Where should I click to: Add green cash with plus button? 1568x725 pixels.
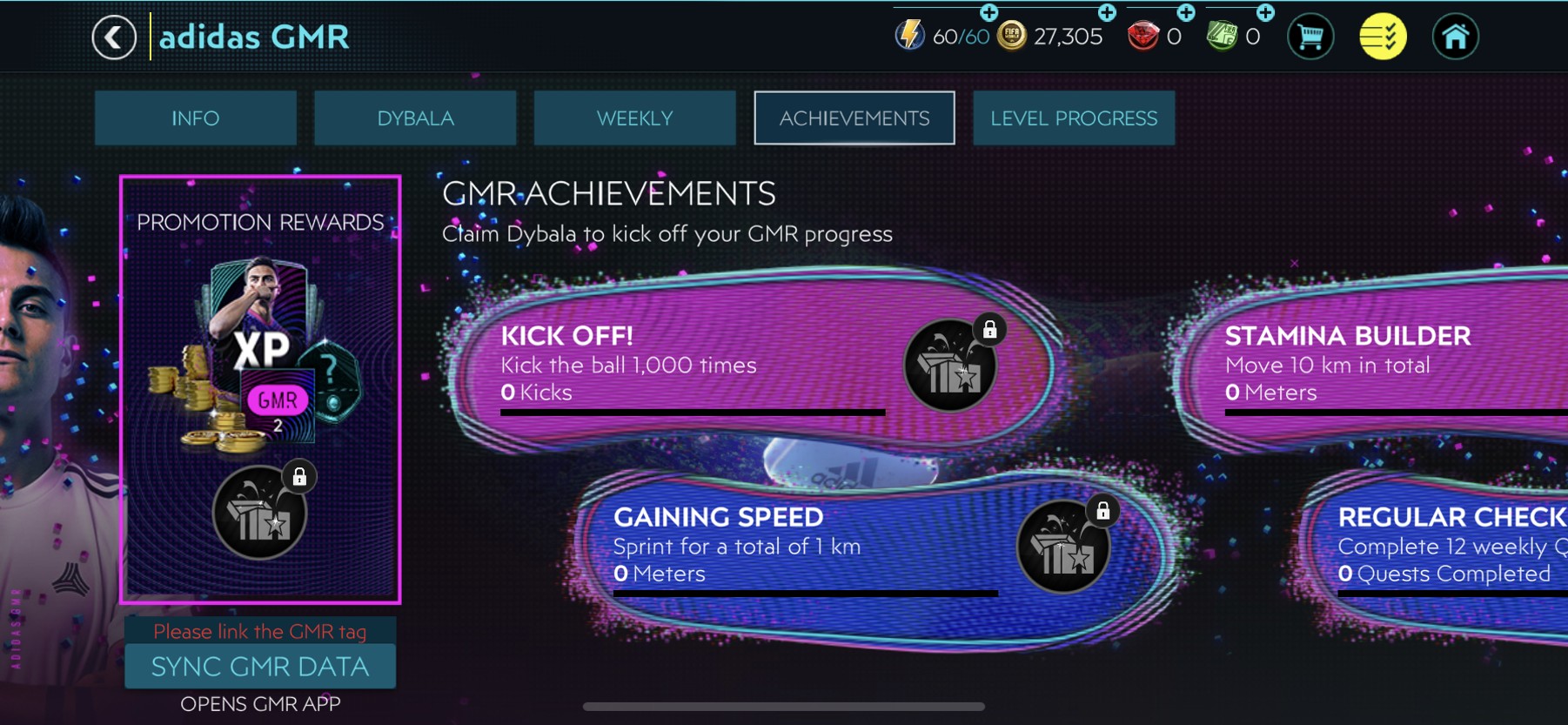(1265, 12)
